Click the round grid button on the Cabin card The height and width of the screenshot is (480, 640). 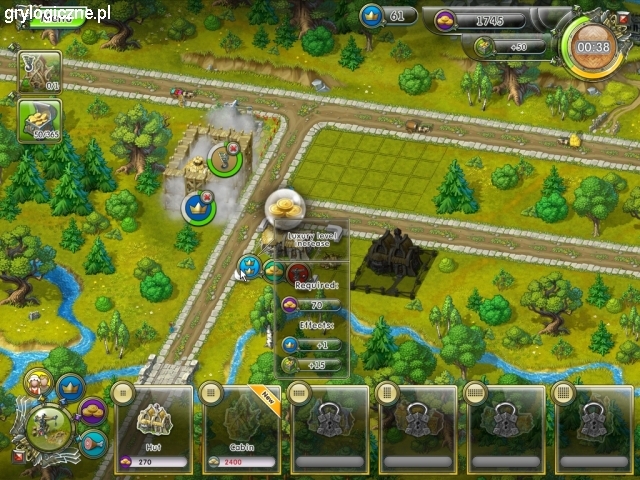(x=211, y=391)
